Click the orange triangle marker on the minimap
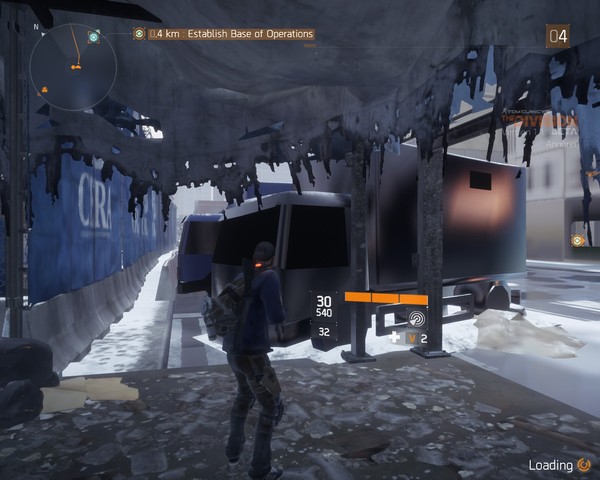The image size is (600, 480). point(44,90)
